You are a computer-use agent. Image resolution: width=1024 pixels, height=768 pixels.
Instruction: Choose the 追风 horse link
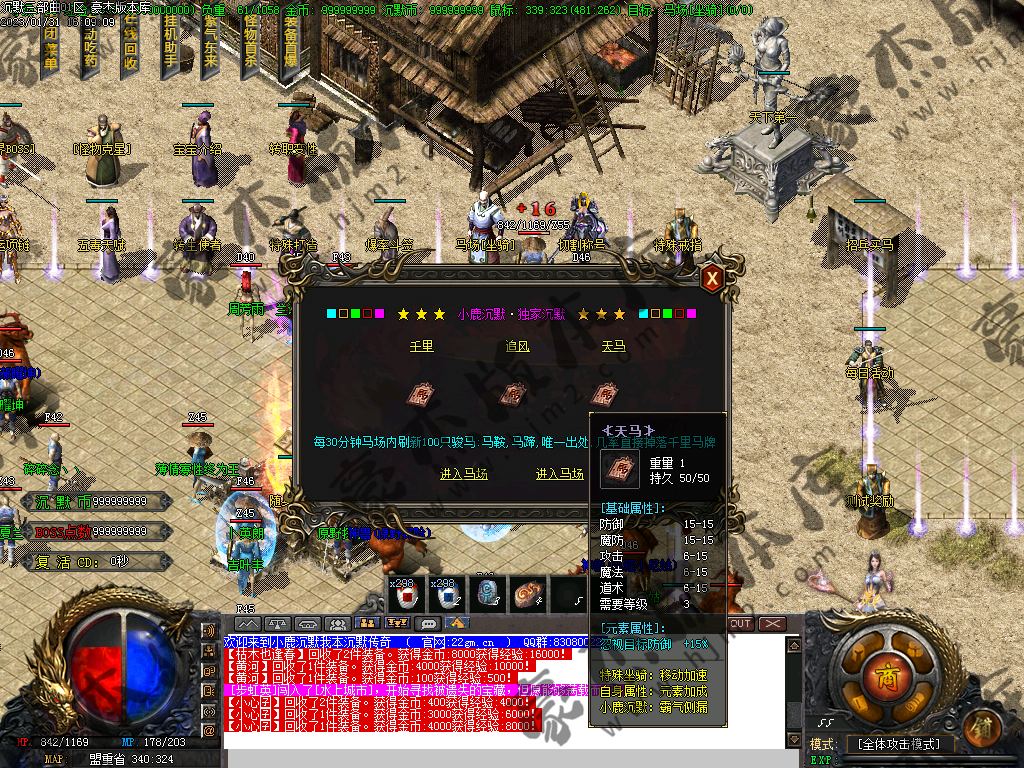coord(517,346)
